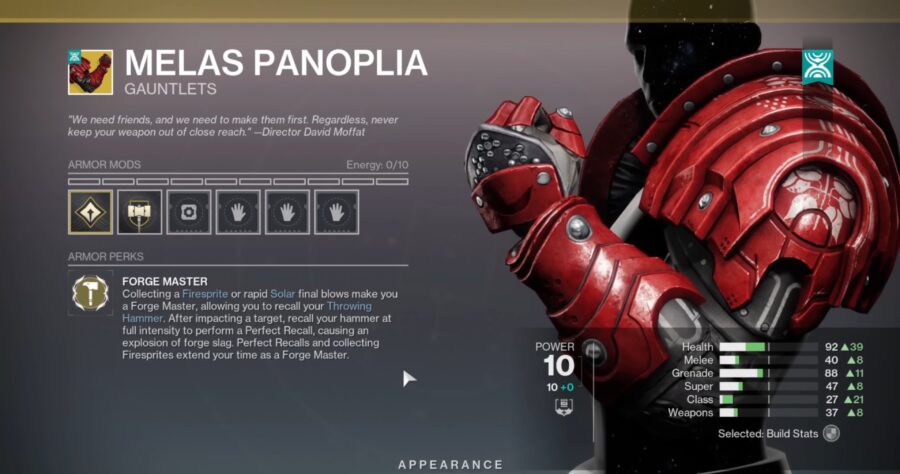Screen dimensions: 900x474
Task: Go to the Appearance section
Action: point(450,464)
